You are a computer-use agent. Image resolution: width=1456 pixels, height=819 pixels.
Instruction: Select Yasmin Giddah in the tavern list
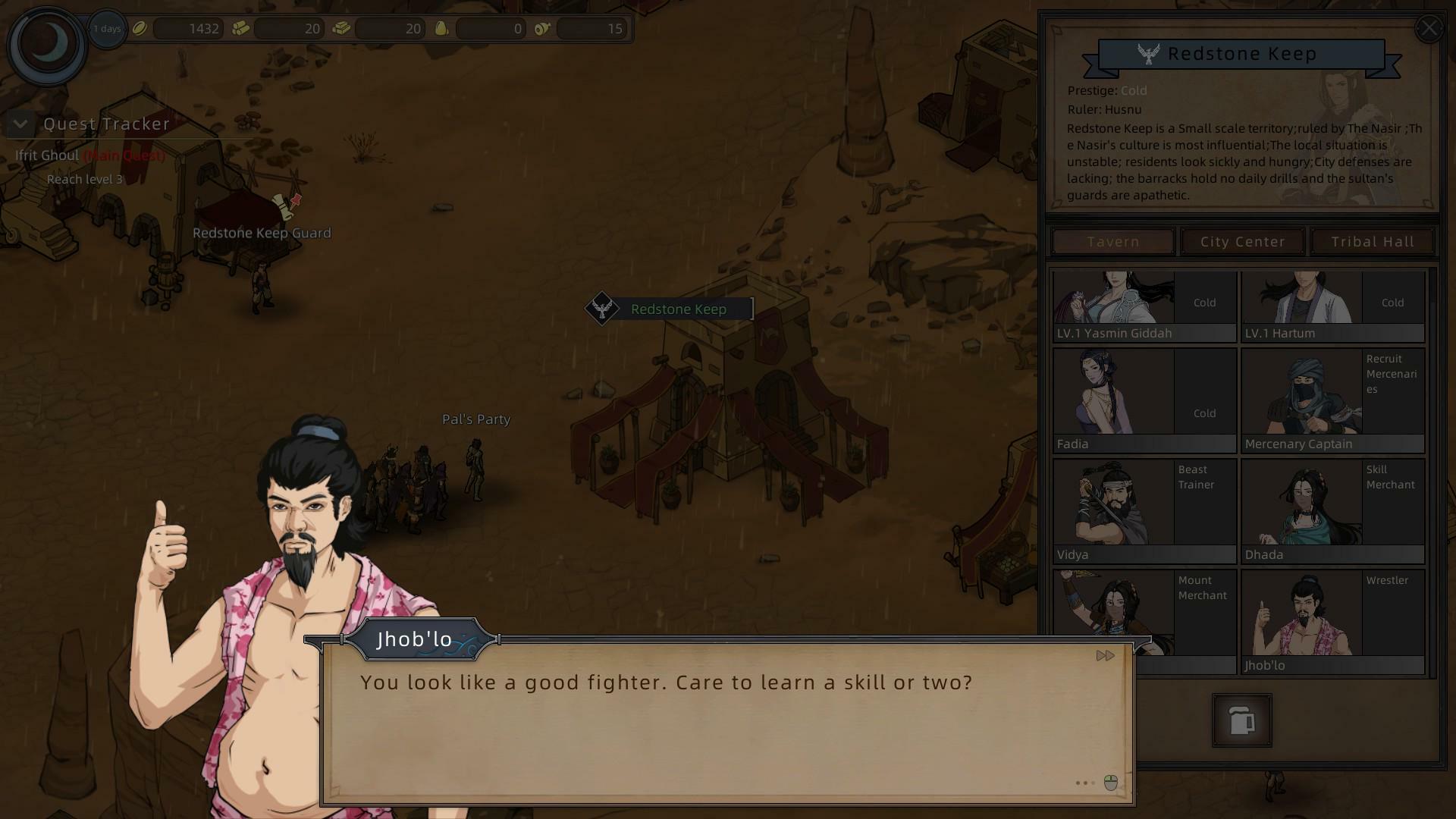[1144, 306]
